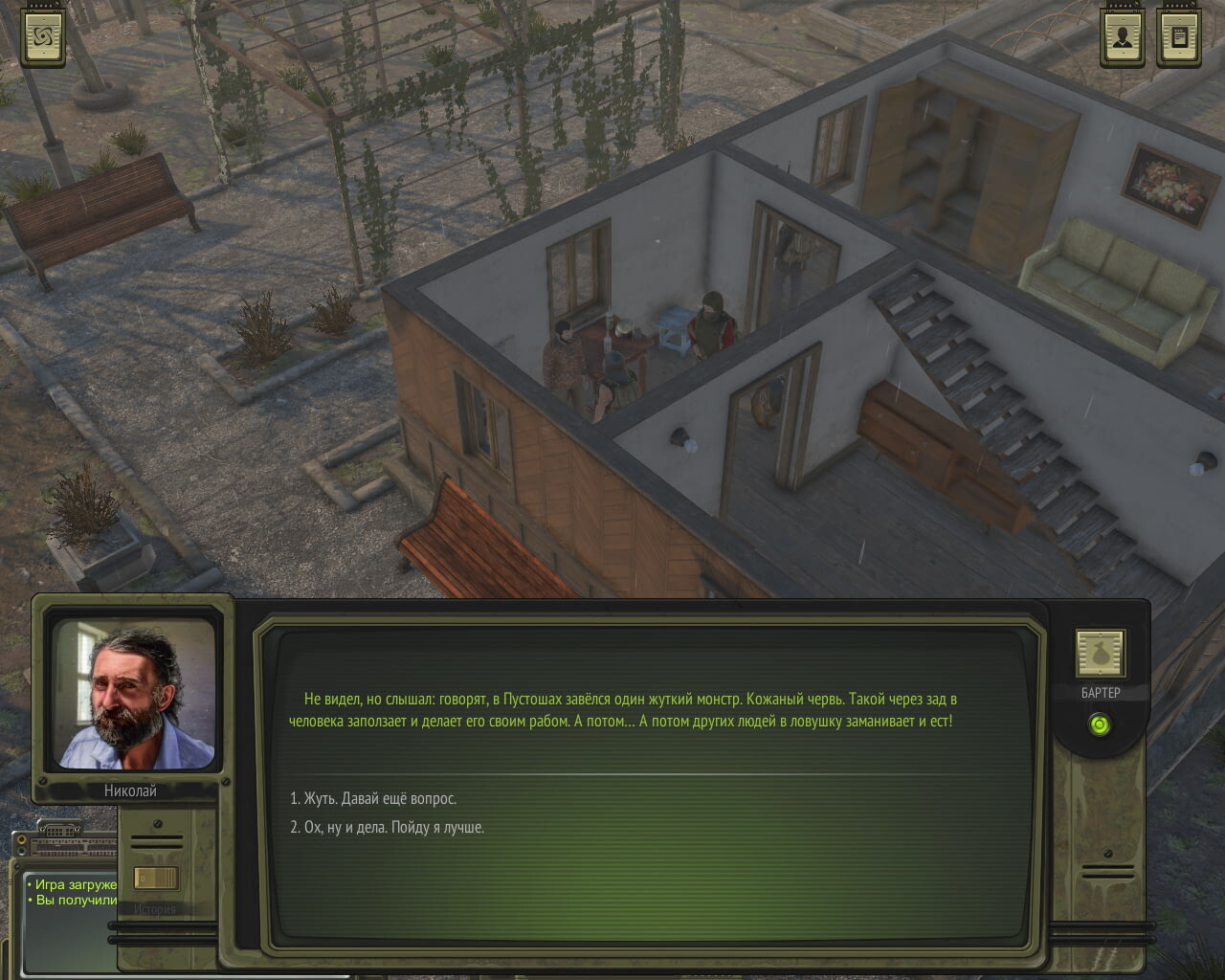
Task: Open the journal notebook icon
Action: point(1179,37)
